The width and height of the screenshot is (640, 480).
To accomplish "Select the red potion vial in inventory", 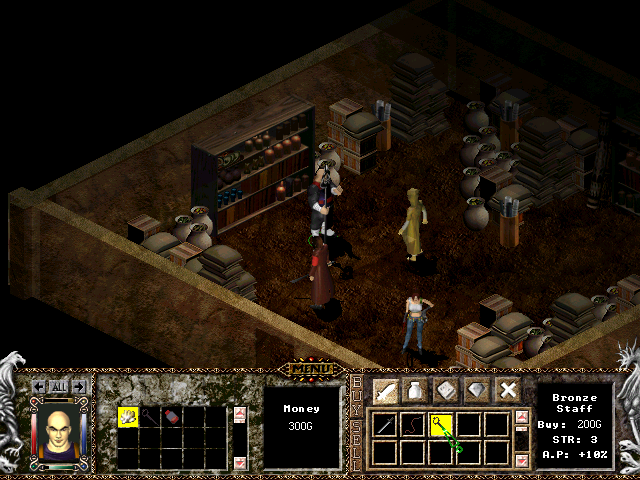I will pos(170,417).
